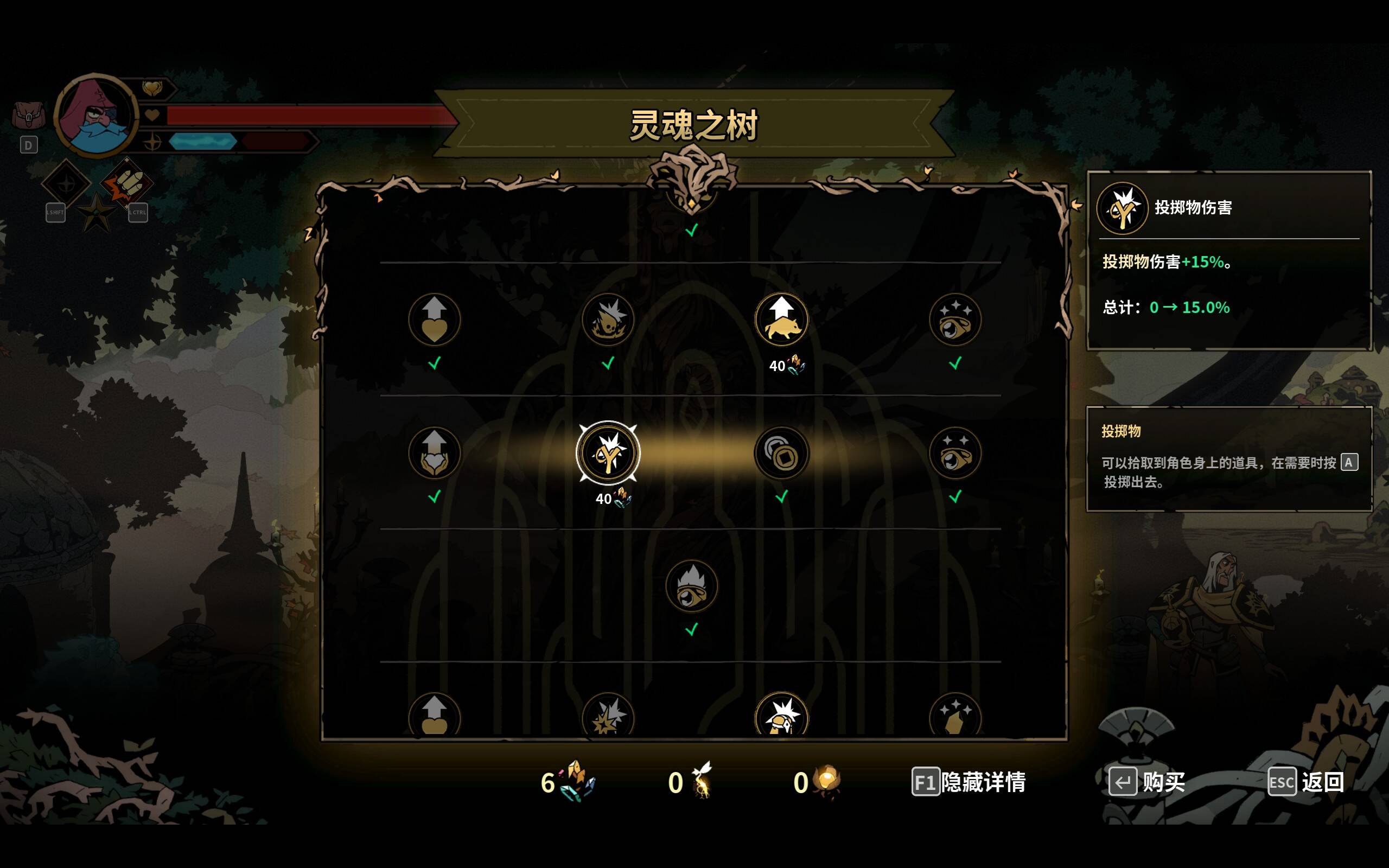Select the projectile damage slingshot node
The width and height of the screenshot is (1389, 868).
[x=608, y=454]
